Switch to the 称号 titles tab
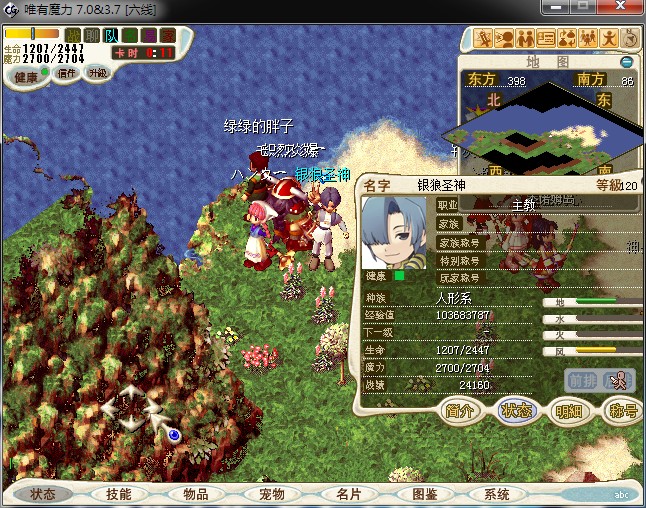The image size is (646, 508). click(x=622, y=410)
